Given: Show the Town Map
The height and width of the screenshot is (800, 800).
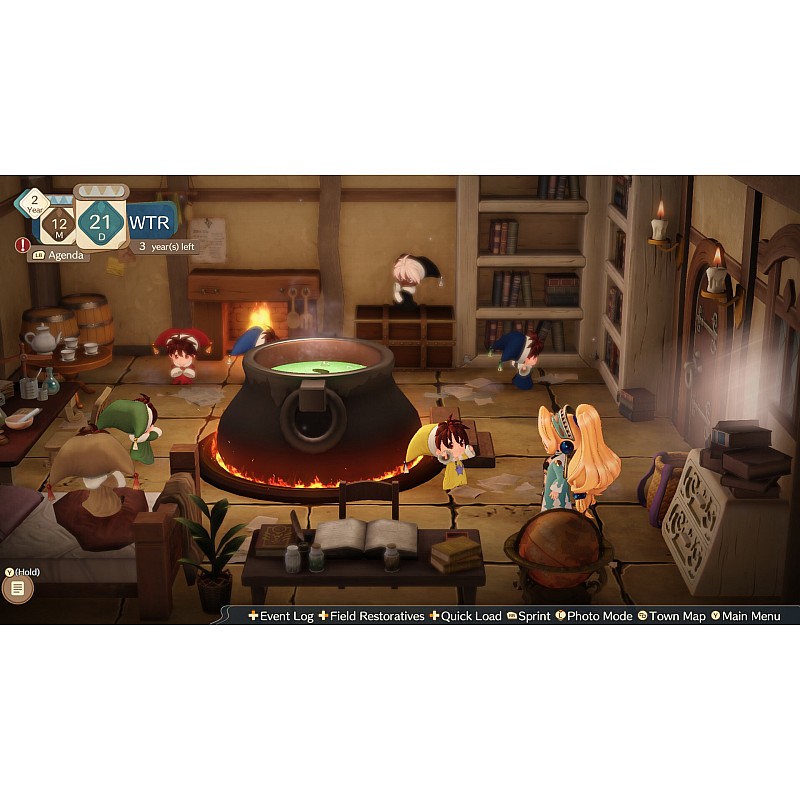Looking at the screenshot, I should coord(672,616).
